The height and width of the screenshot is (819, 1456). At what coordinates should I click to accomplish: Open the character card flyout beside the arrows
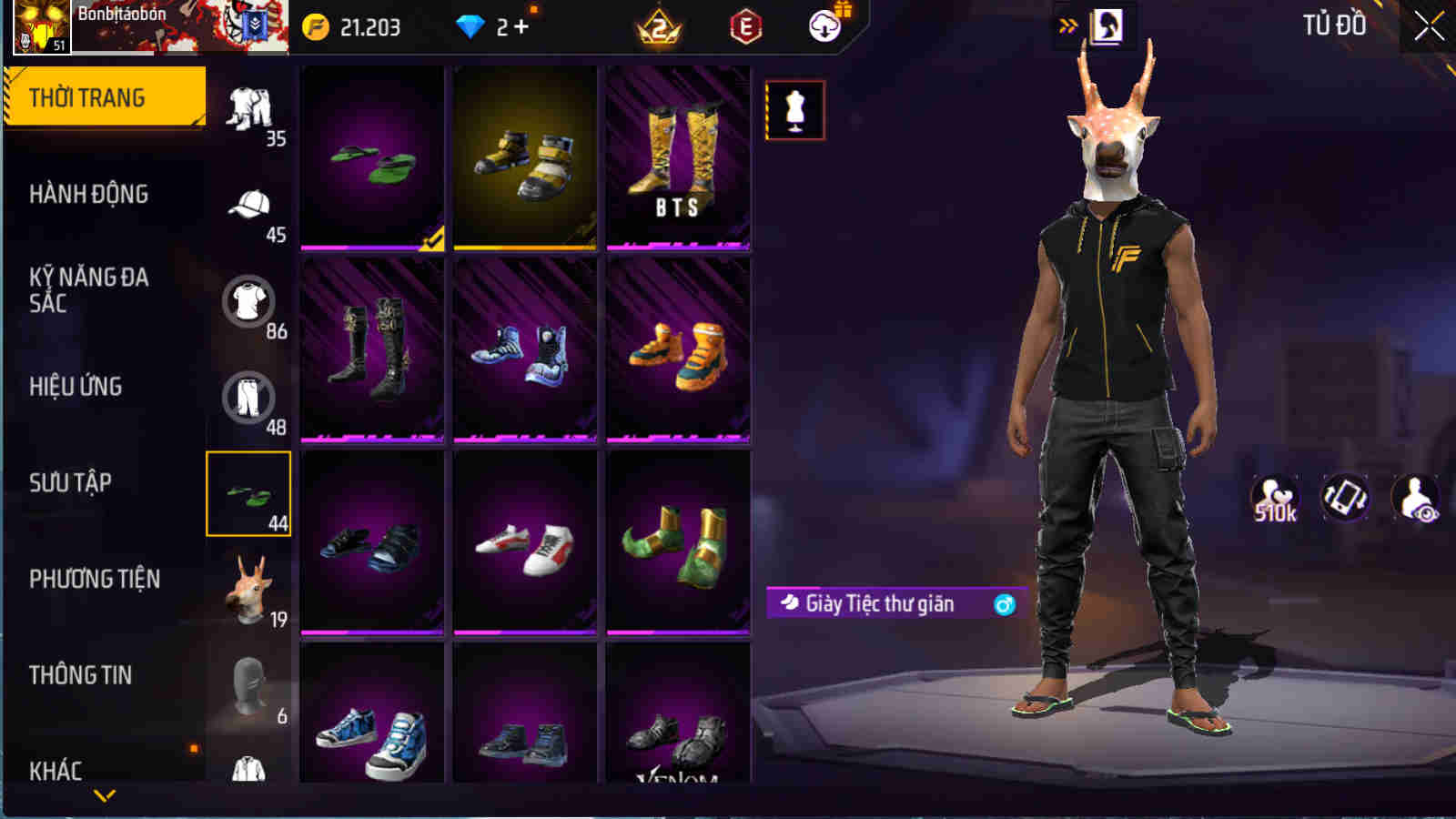1104,26
